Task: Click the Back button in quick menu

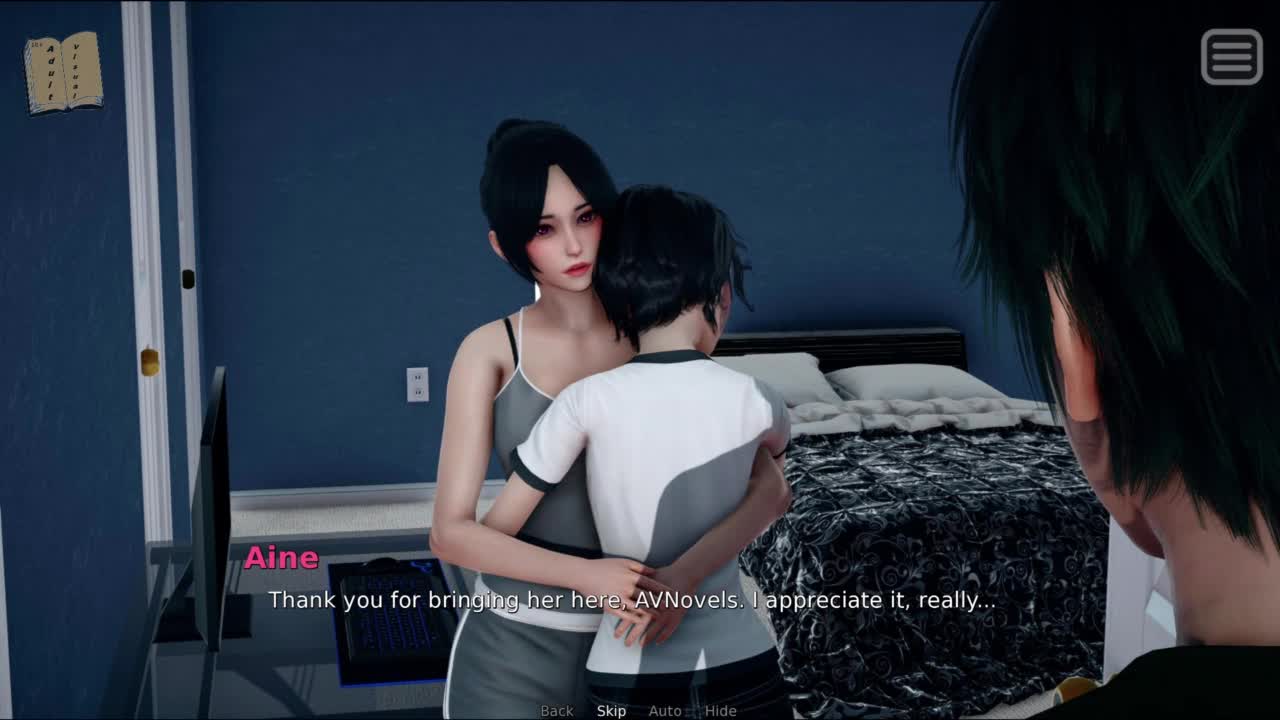Action: [x=557, y=711]
